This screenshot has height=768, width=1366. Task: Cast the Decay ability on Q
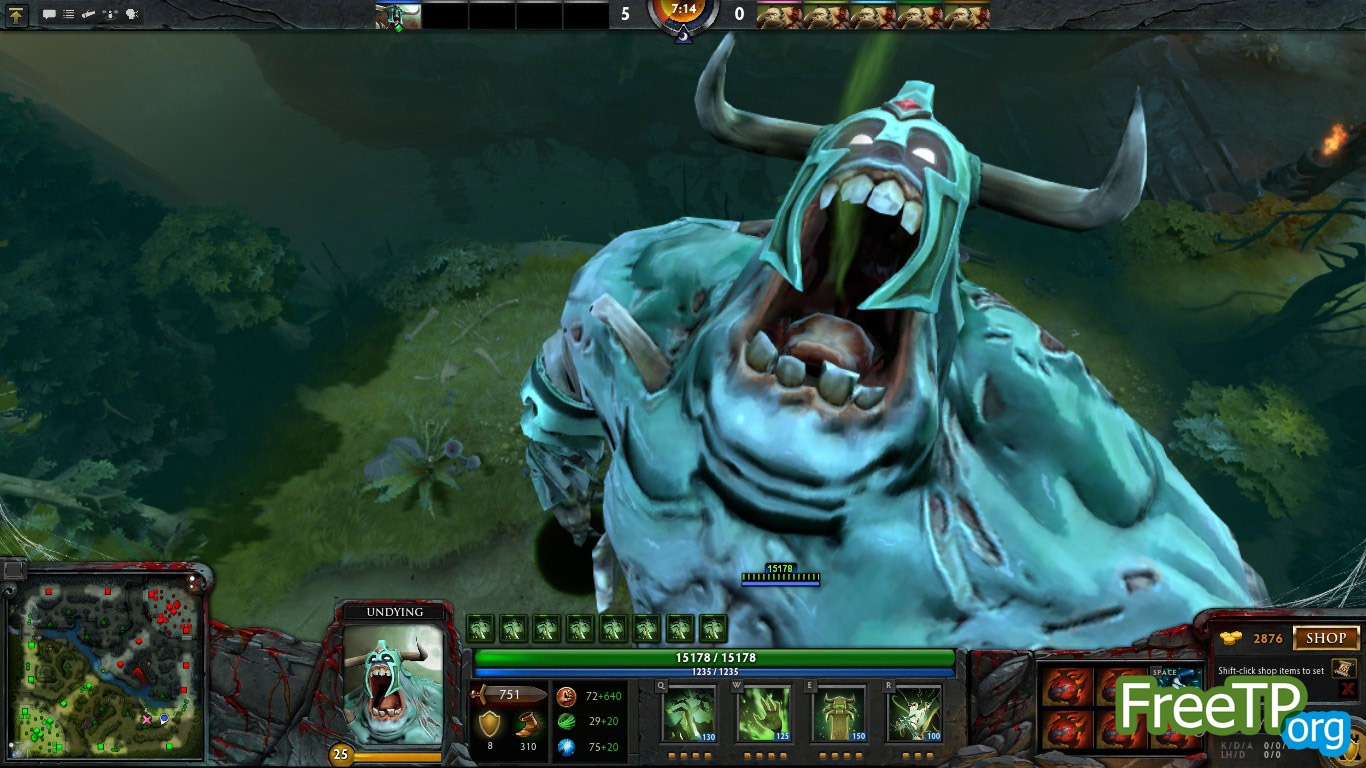coord(689,714)
